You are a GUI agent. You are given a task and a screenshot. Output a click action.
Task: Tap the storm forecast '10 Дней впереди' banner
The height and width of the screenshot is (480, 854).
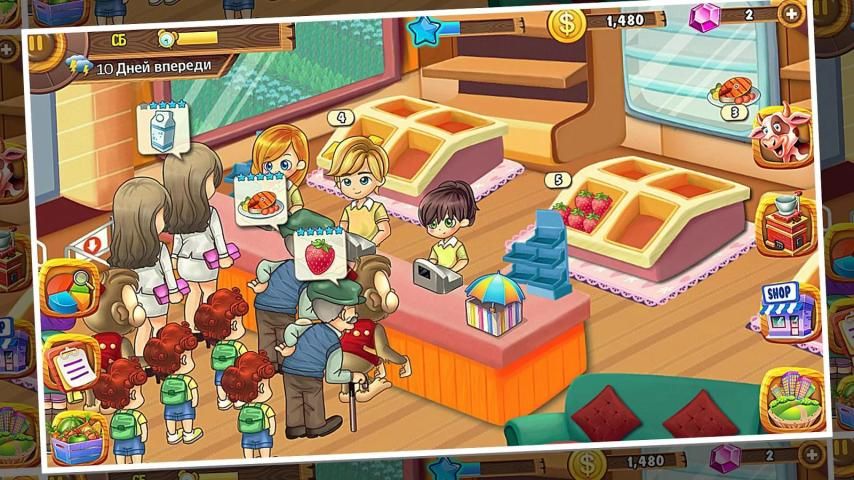point(150,67)
